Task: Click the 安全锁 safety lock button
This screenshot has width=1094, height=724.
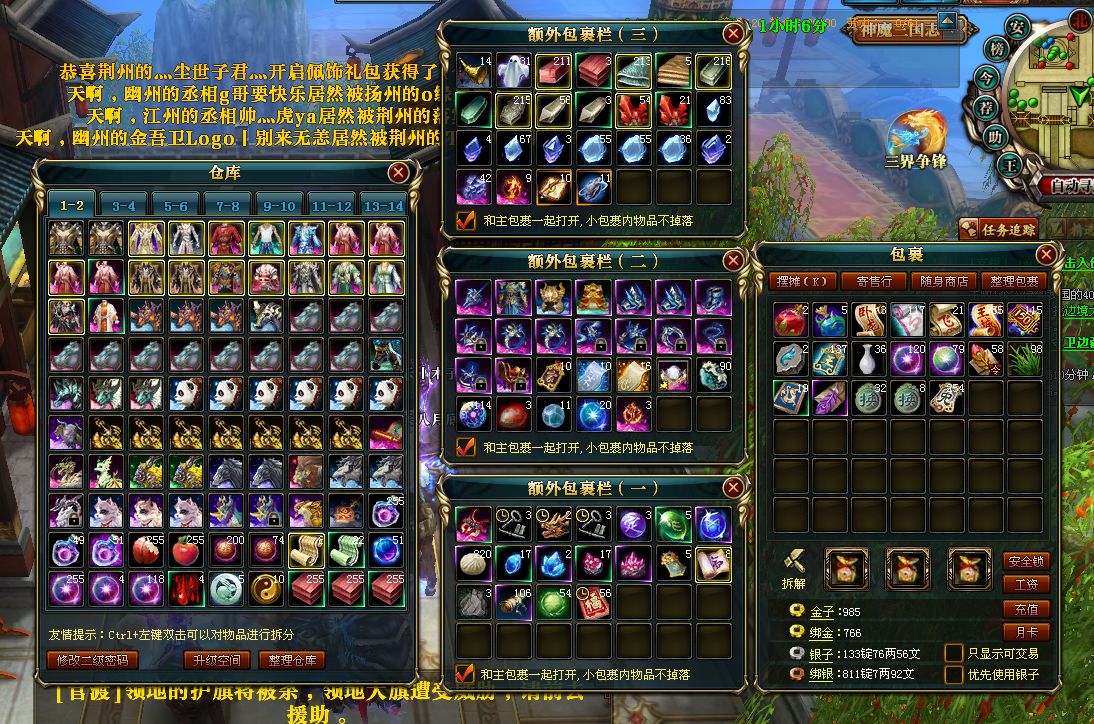Action: [1025, 561]
